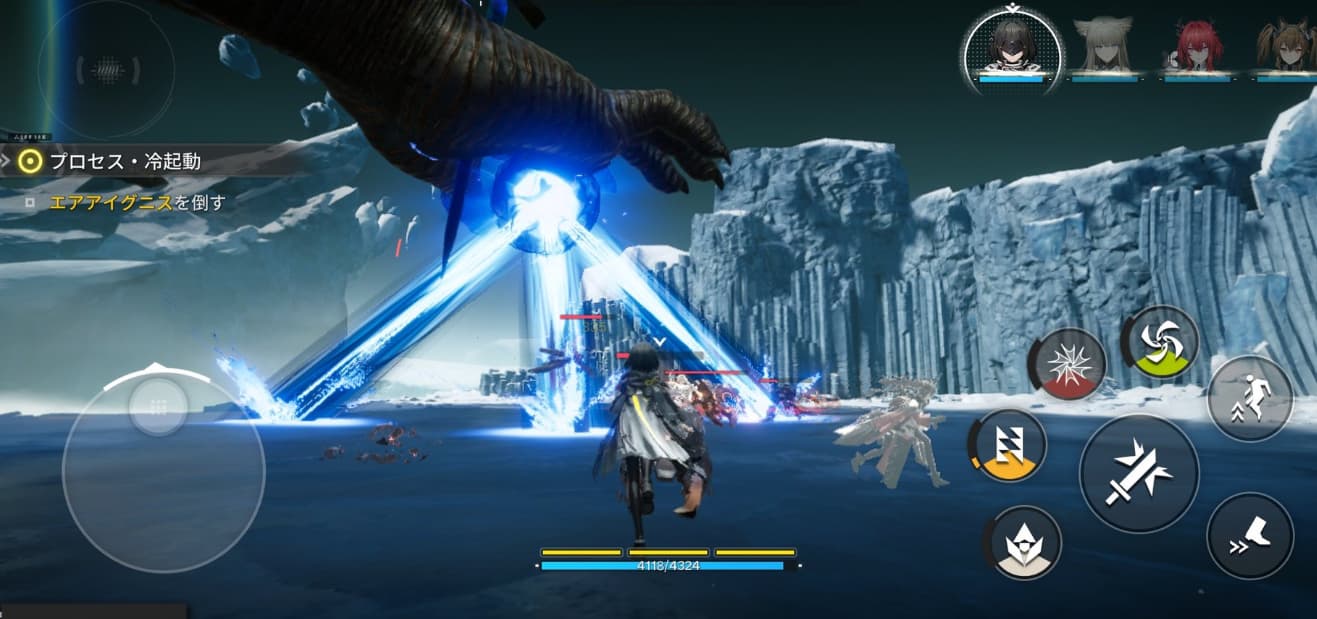Switch to the red-haired character
The height and width of the screenshot is (619, 1317).
tap(1196, 46)
